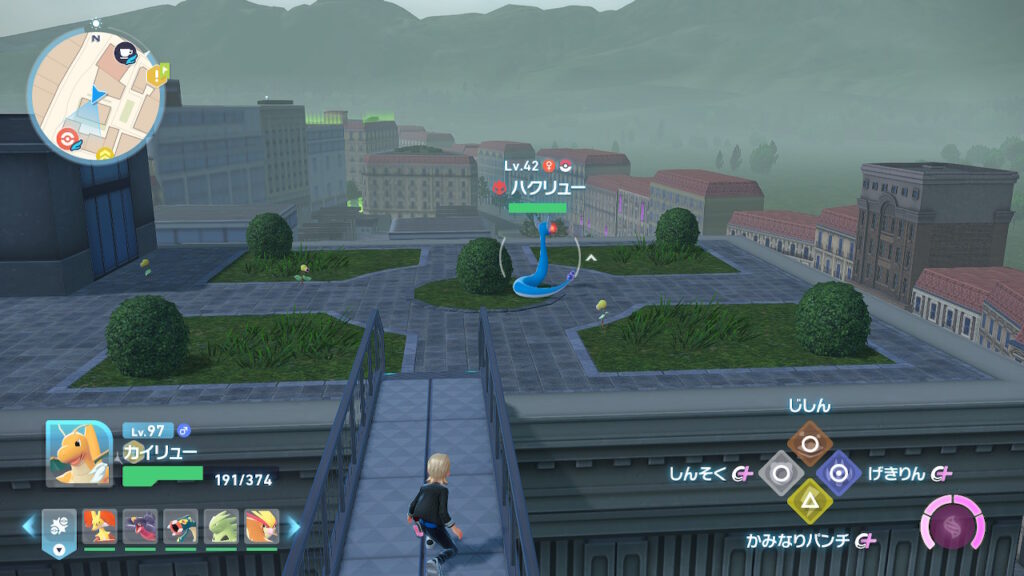The width and height of the screenshot is (1024, 576).
Task: Switch to the purple dragon party Pokémon
Action: click(x=140, y=525)
